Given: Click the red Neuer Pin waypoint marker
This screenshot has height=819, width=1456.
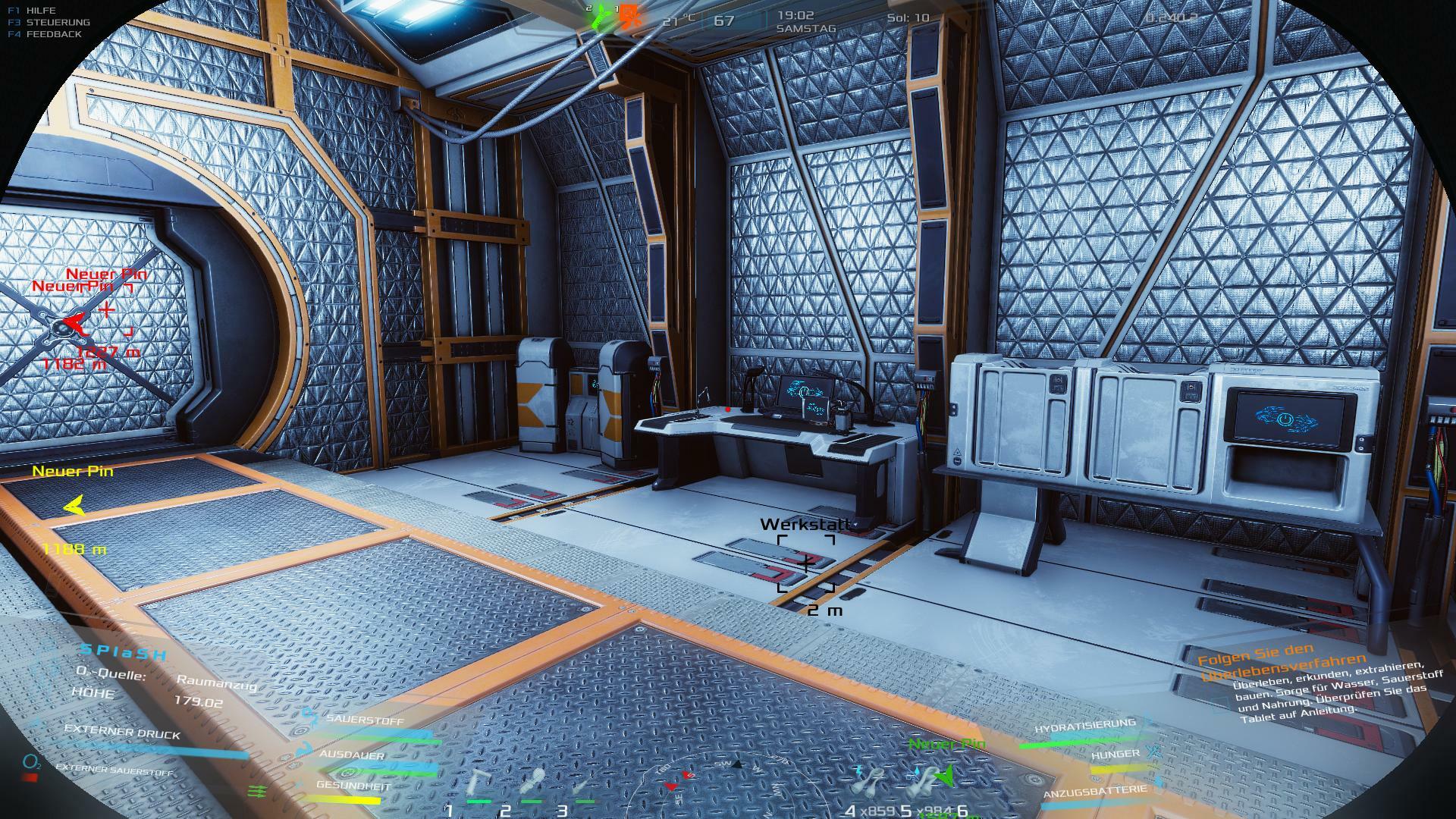Looking at the screenshot, I should [x=72, y=324].
